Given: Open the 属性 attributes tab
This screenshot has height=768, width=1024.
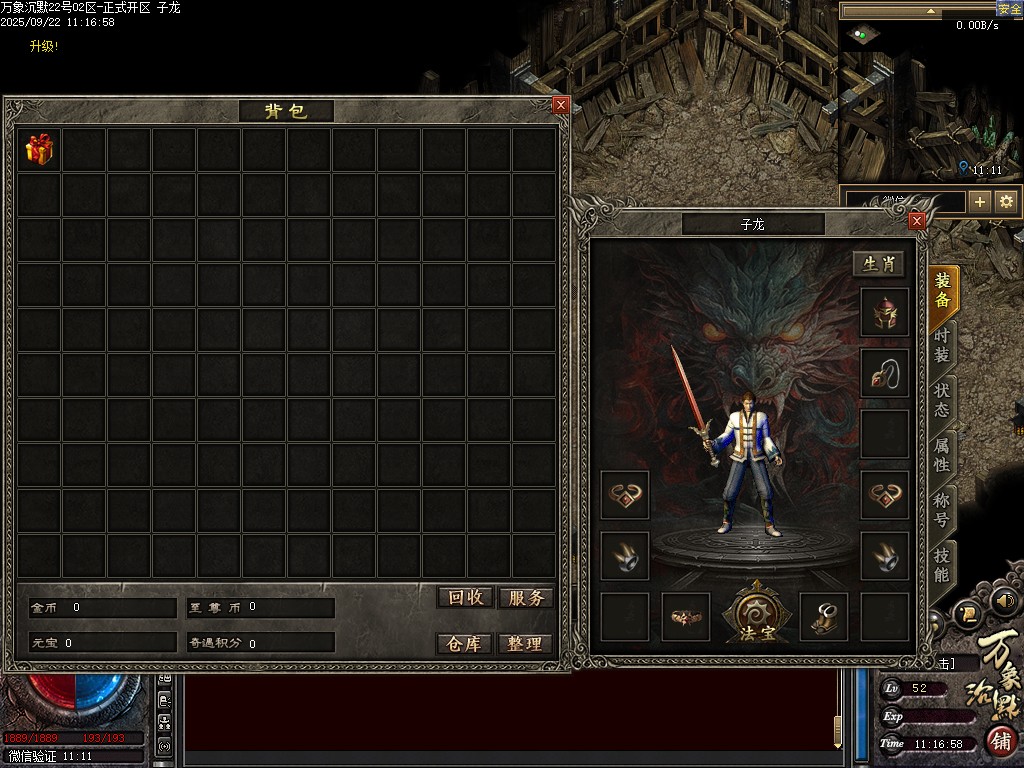Looking at the screenshot, I should pos(942,455).
